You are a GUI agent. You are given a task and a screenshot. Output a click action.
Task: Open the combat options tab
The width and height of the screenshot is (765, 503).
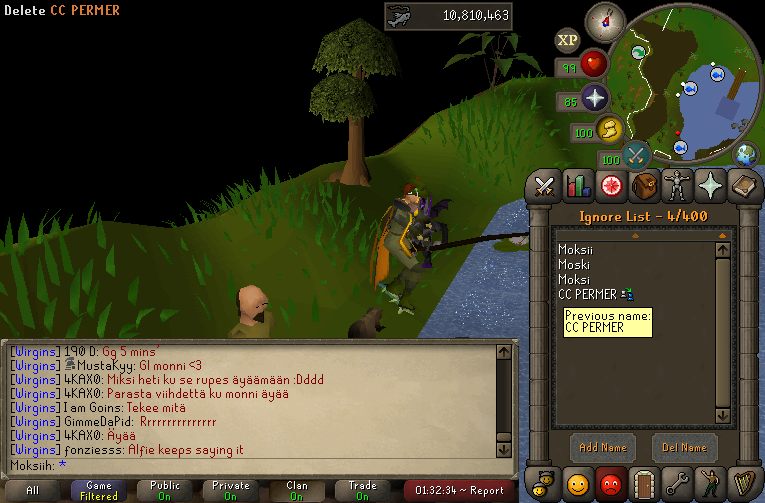[544, 185]
